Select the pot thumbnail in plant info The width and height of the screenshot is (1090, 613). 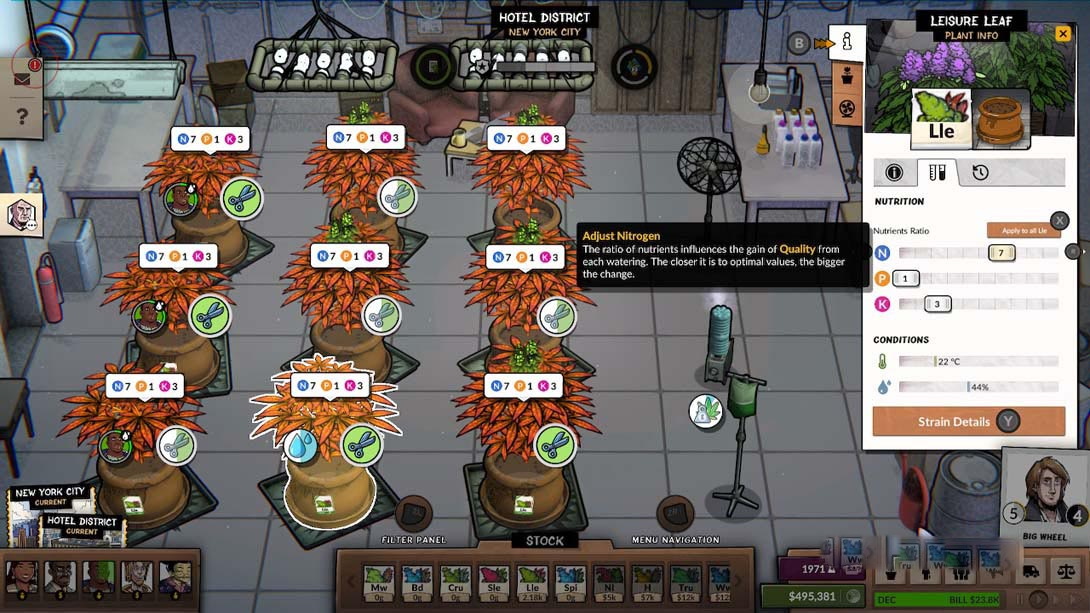[x=1001, y=119]
